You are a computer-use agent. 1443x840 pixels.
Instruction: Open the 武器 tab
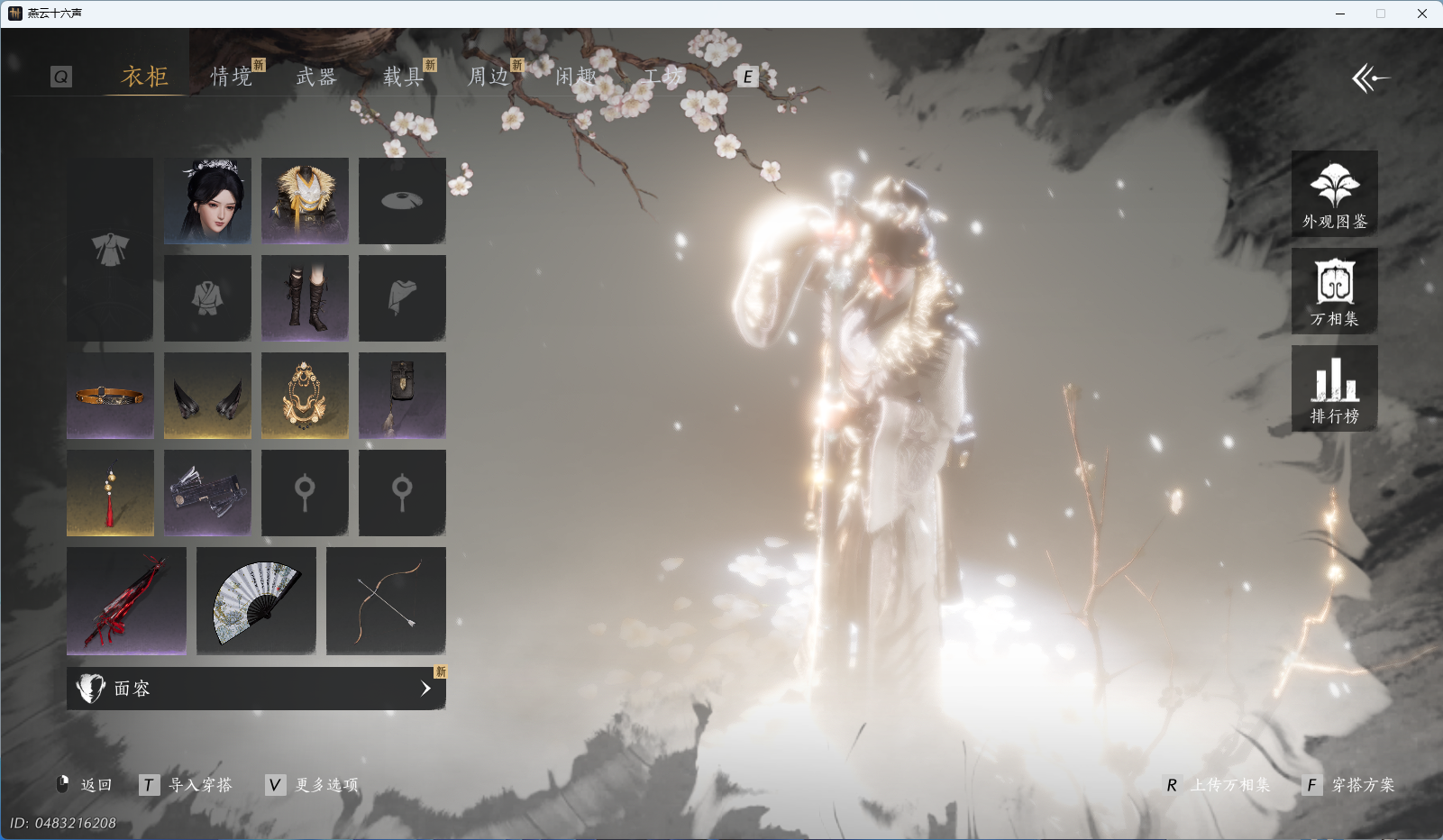point(316,77)
